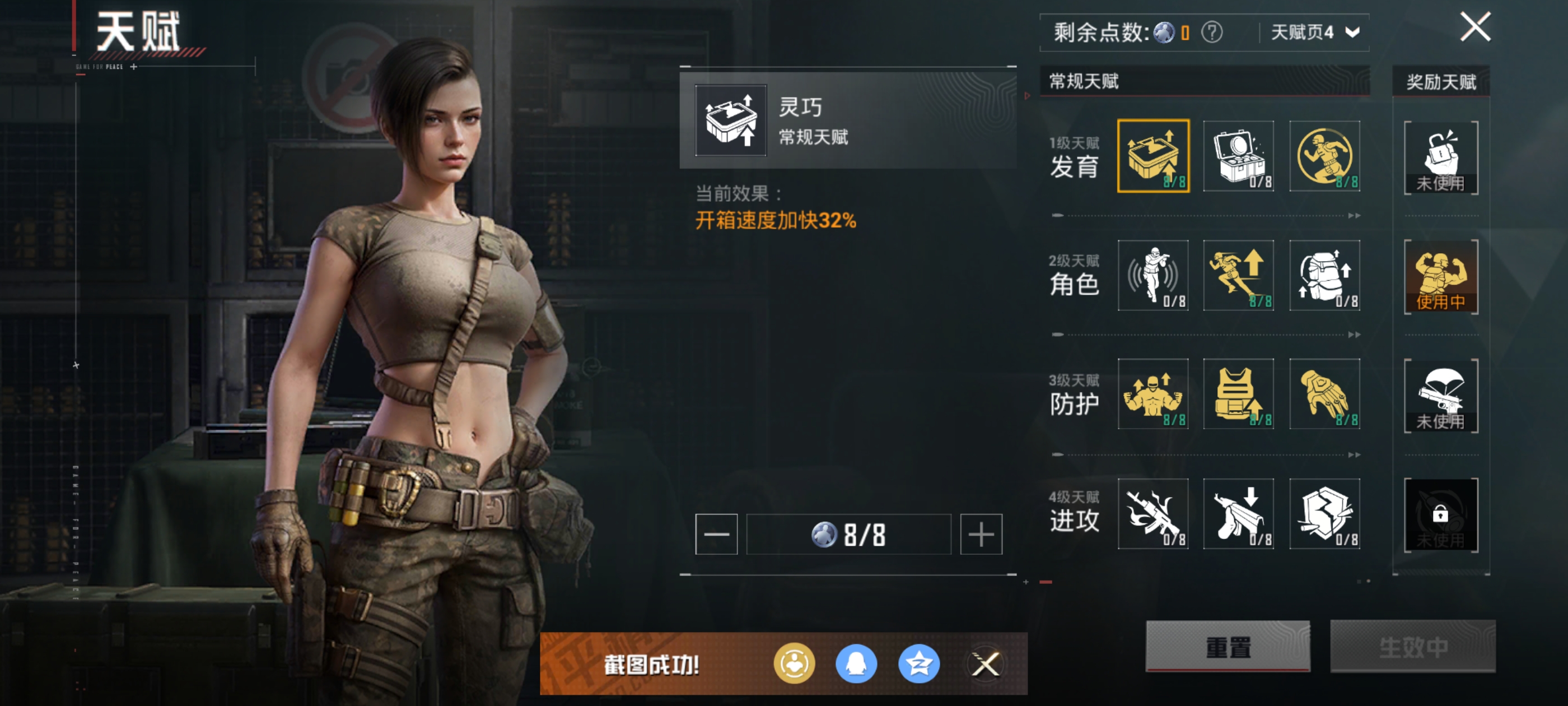The width and height of the screenshot is (1568, 706).
Task: Click the 重置 reset button
Action: 1227,646
